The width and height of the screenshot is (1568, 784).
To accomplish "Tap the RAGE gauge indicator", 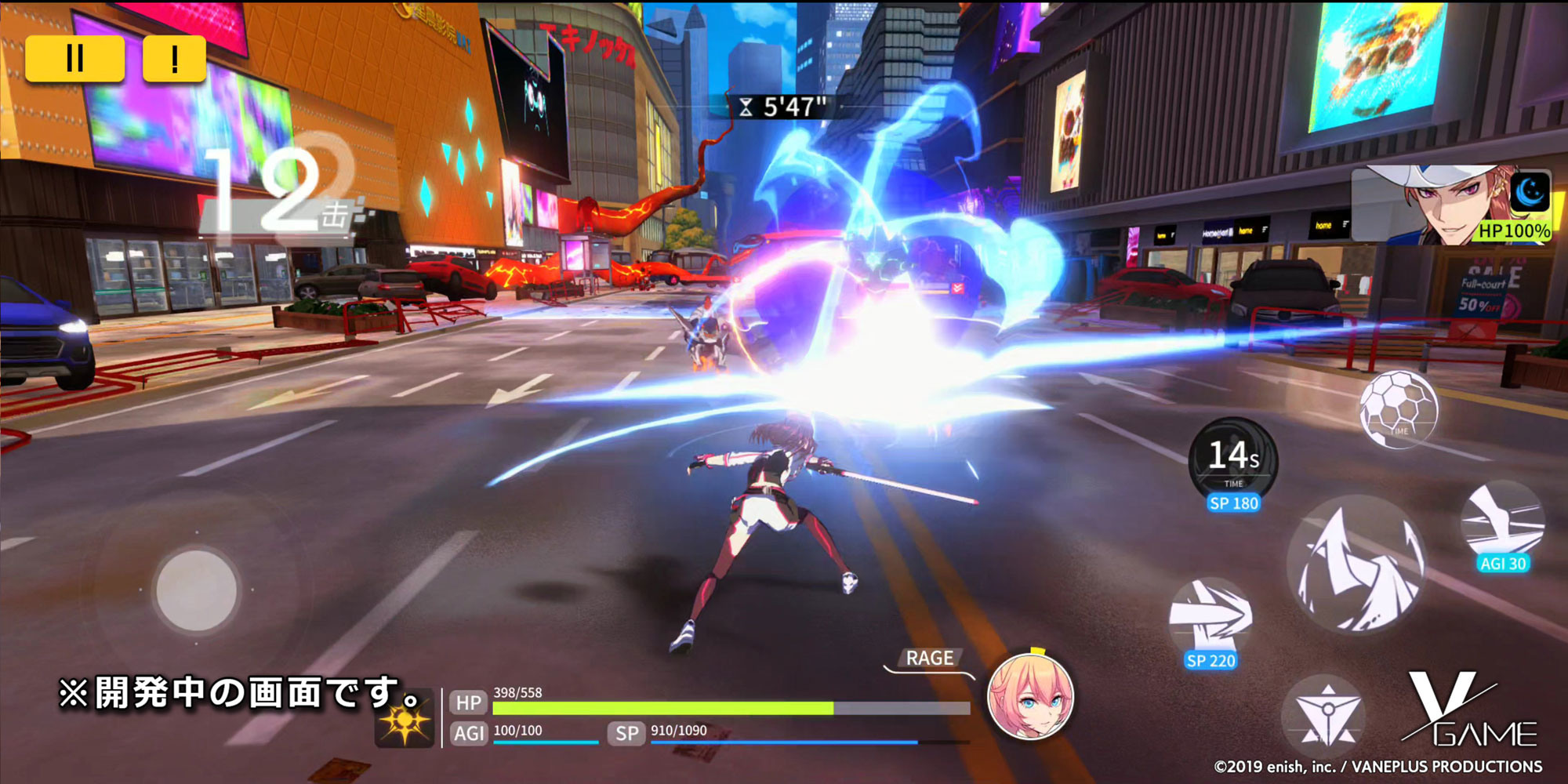I will coord(930,658).
